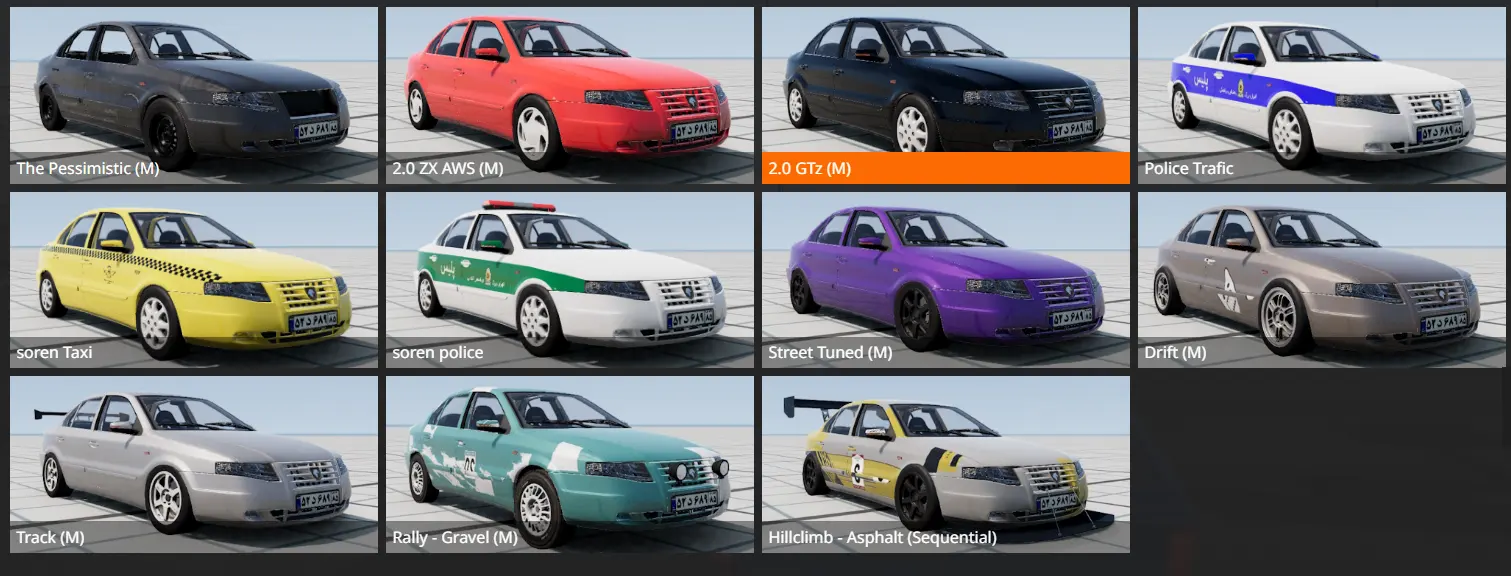Select the soren police car tile

click(x=570, y=279)
